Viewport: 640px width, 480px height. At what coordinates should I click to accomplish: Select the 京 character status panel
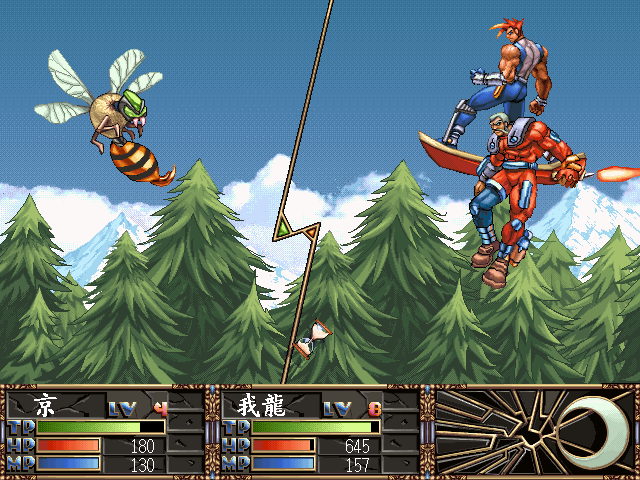(x=104, y=432)
